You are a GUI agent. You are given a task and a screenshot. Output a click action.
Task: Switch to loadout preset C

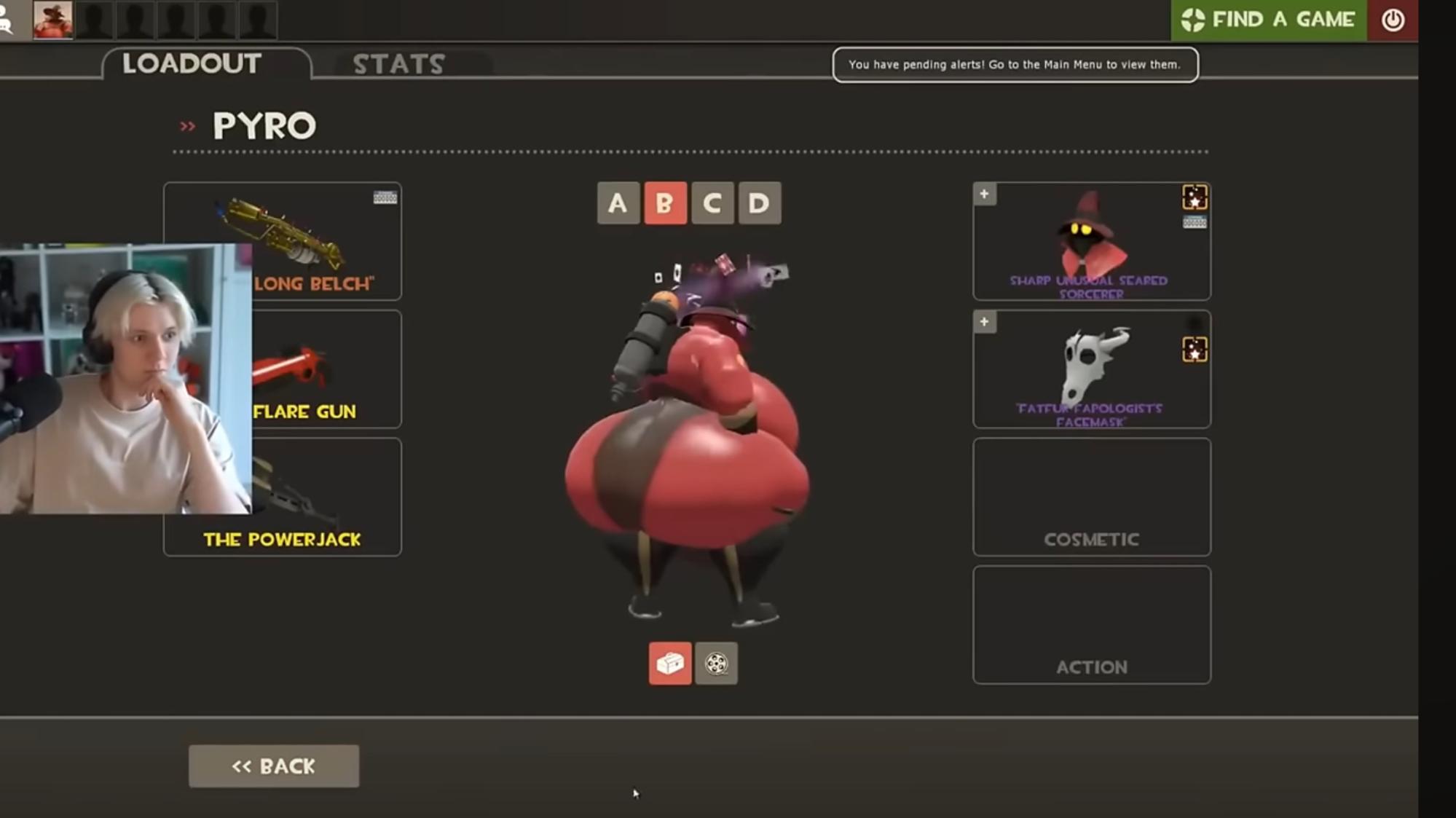(712, 203)
